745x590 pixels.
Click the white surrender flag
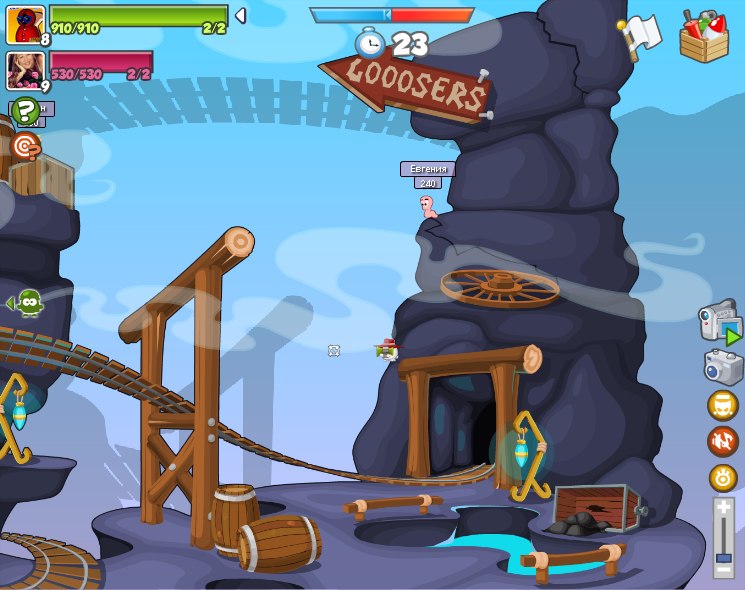click(641, 35)
